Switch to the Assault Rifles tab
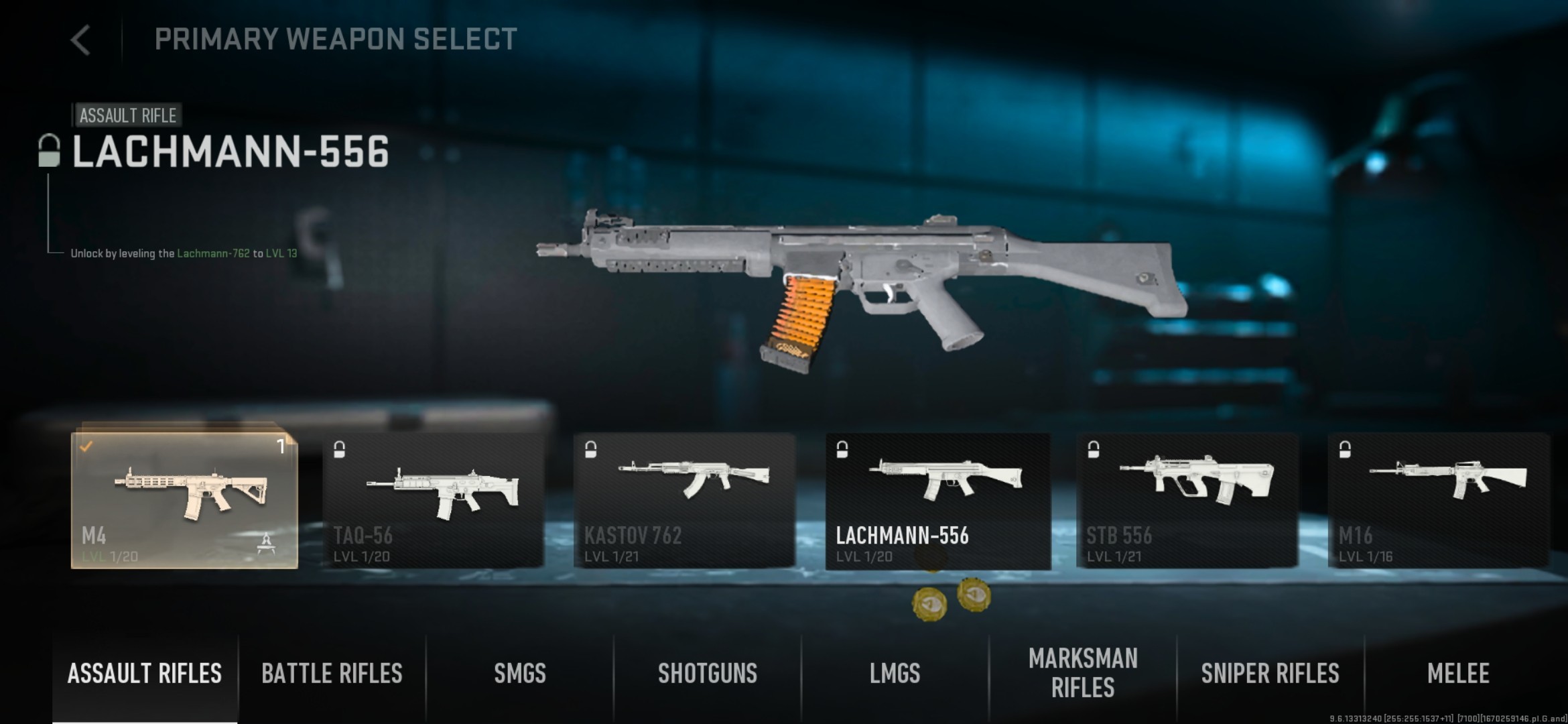 145,674
